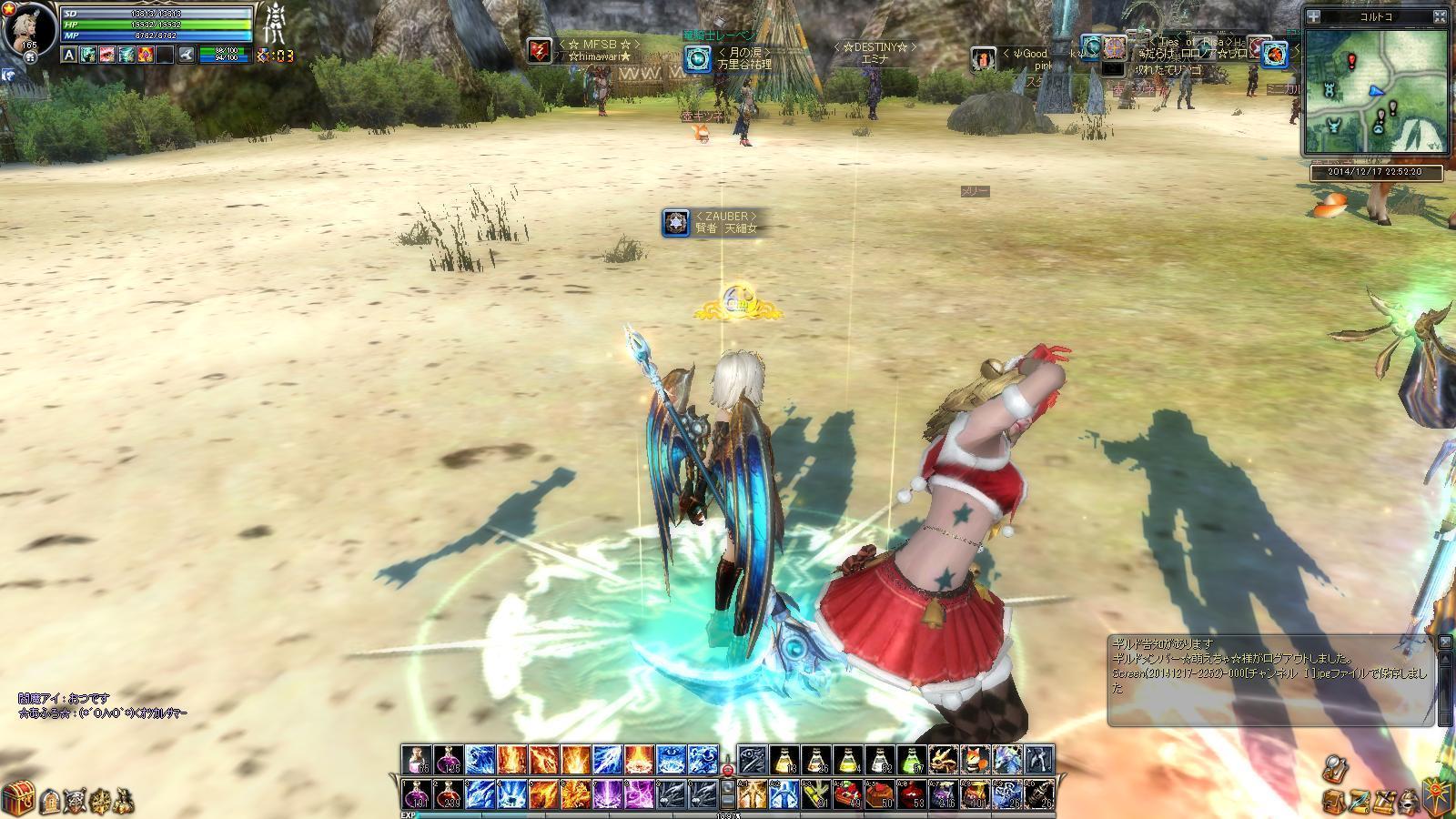1456x819 pixels.
Task: Click the plus button on minimap header
Action: (1313, 16)
